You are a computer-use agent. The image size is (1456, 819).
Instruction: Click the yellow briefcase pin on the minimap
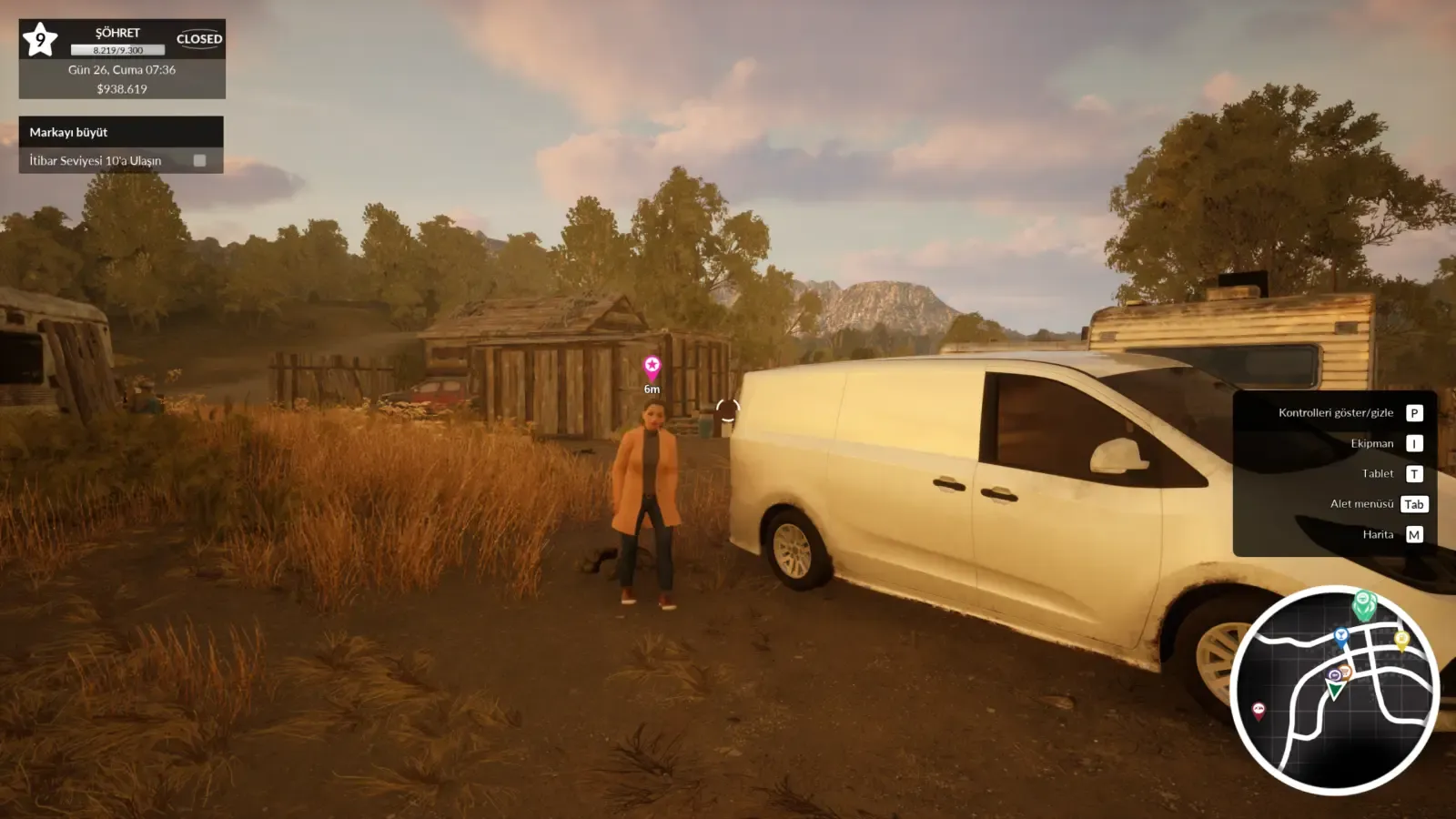pos(1402,639)
